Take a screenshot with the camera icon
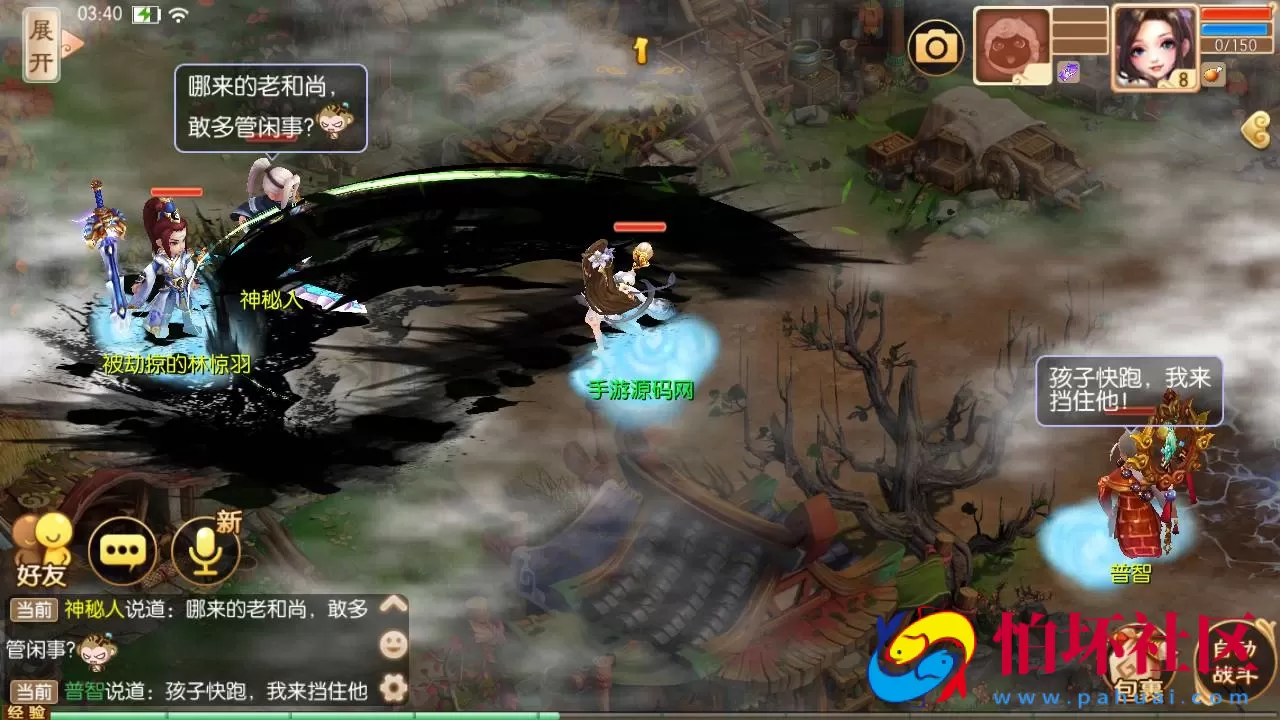 (x=937, y=45)
